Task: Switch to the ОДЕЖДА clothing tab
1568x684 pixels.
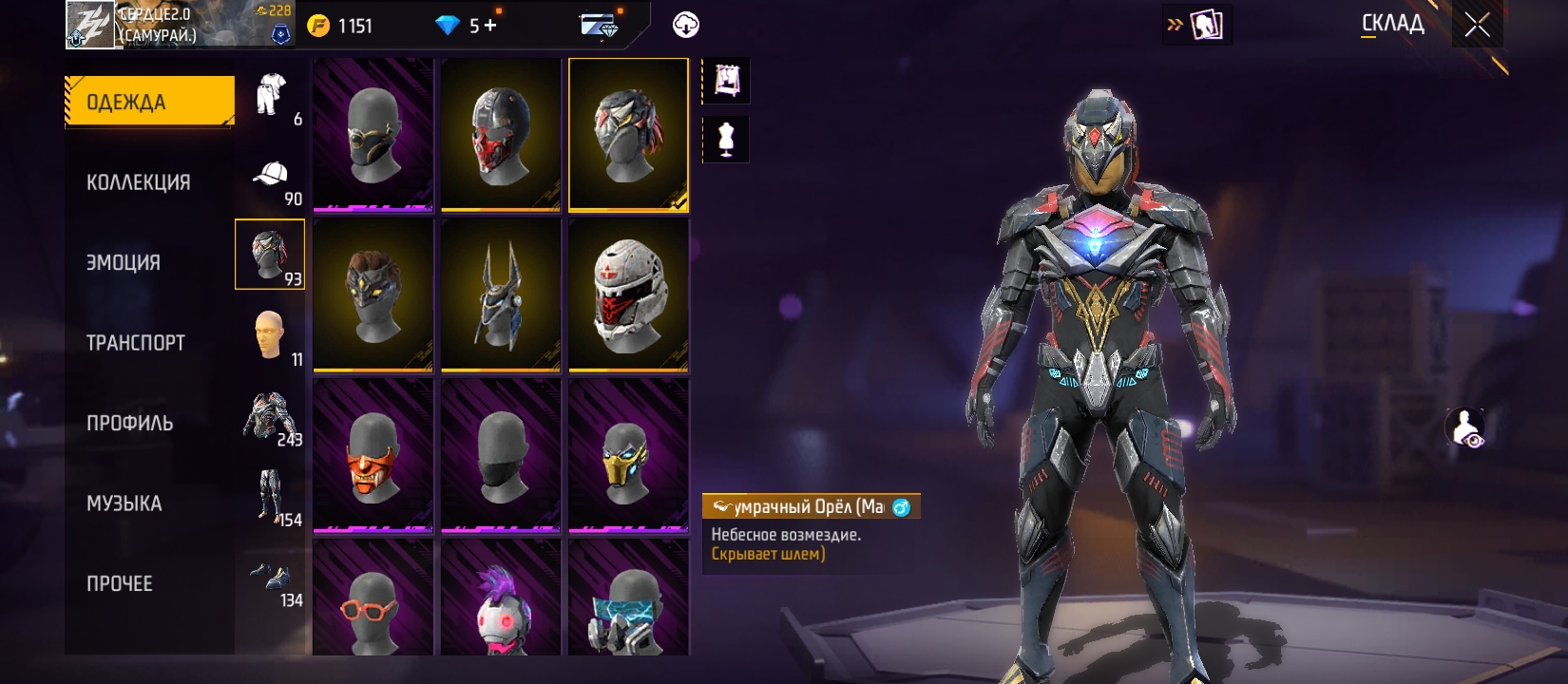Action: click(149, 102)
